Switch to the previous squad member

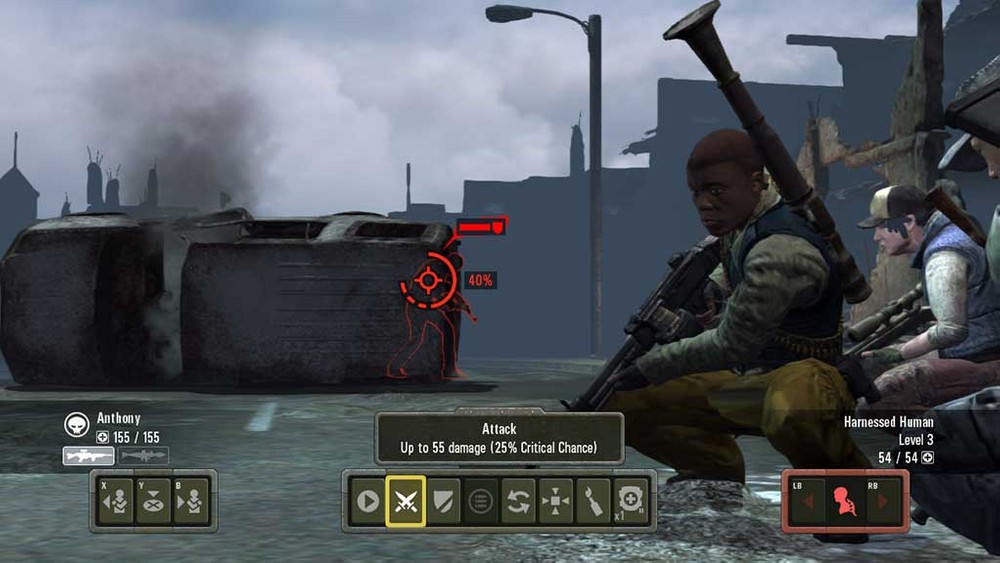click(x=116, y=501)
